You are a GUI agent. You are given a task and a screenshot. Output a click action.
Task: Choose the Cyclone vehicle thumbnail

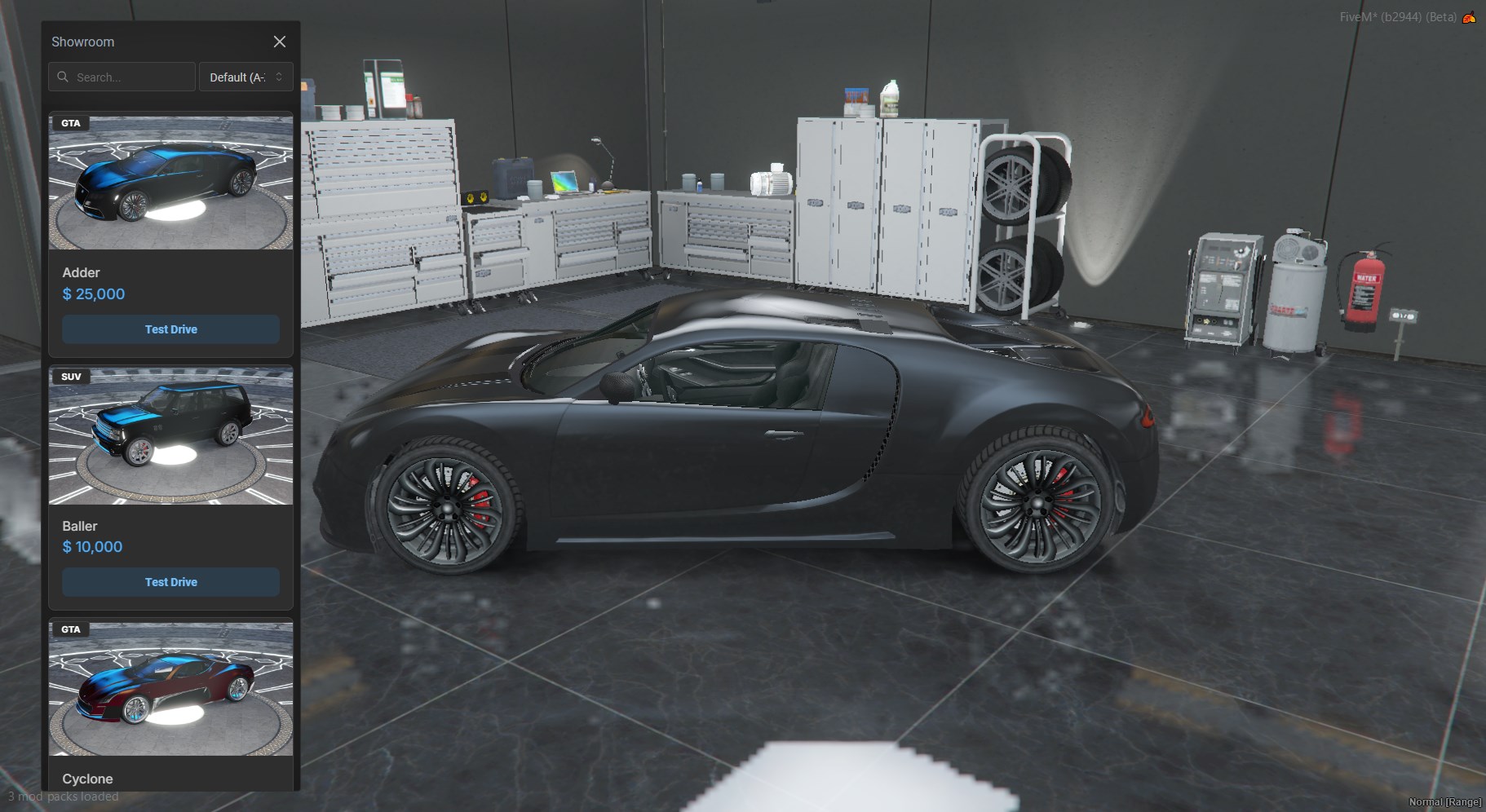pos(170,689)
